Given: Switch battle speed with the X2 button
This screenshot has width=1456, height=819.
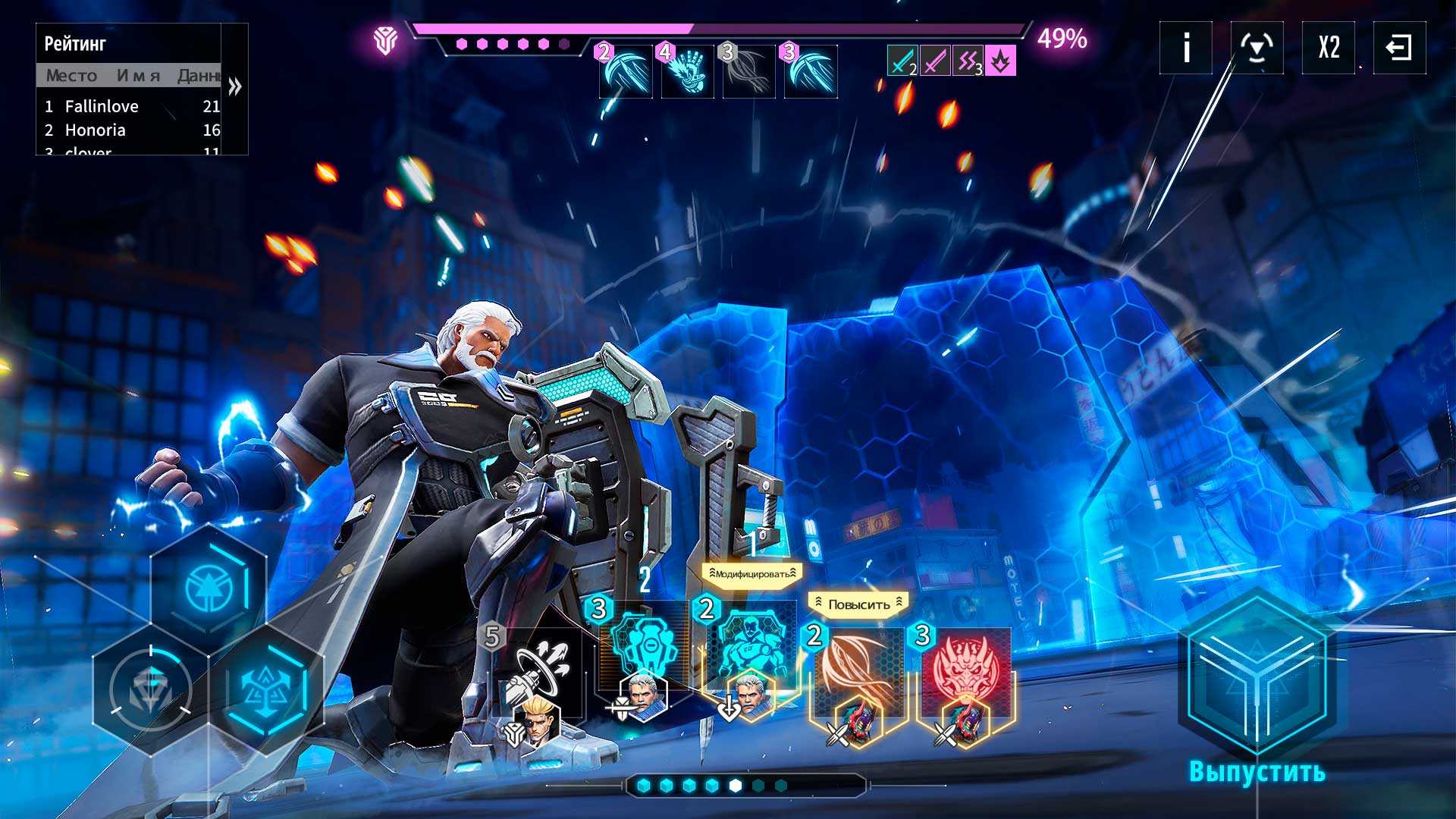Looking at the screenshot, I should point(1329,48).
